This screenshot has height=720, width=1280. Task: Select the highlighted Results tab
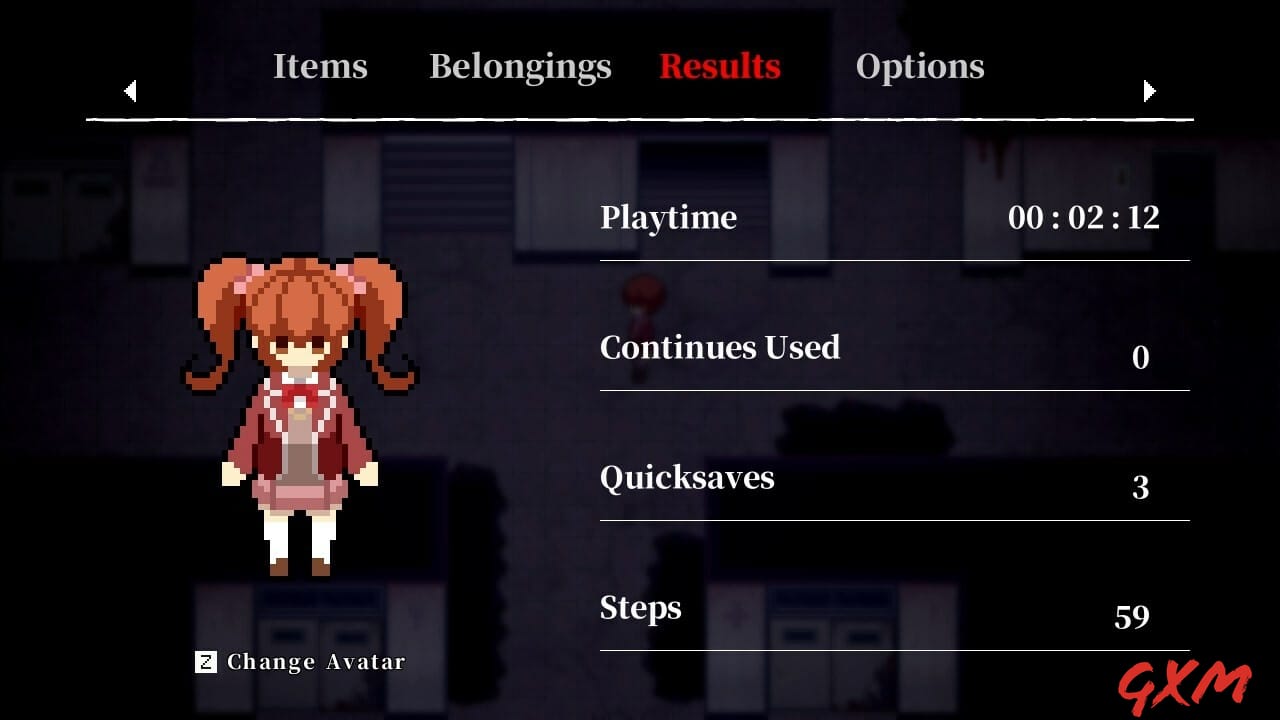pos(720,66)
